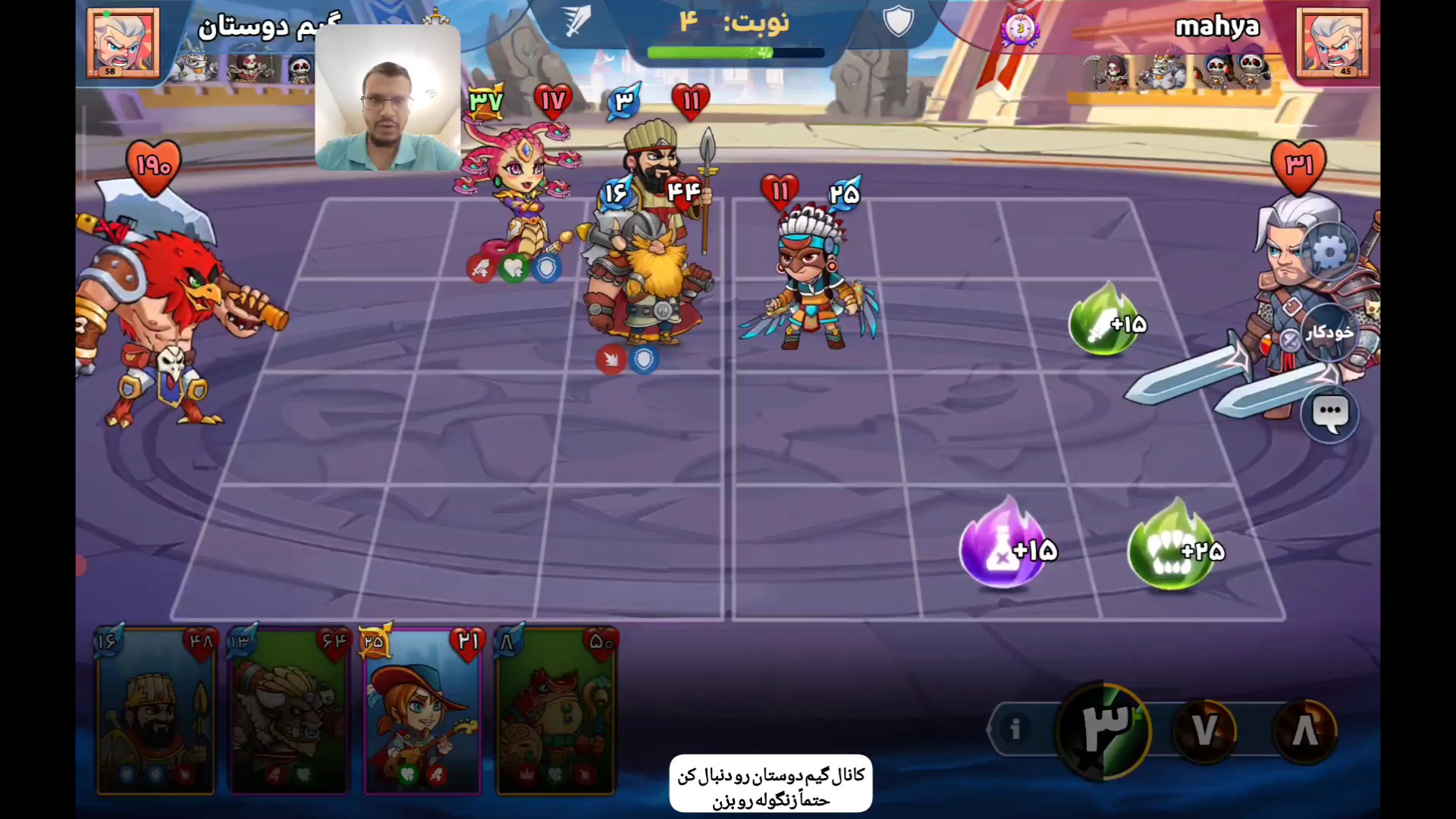
Task: Open the settings gear
Action: pos(1329,253)
